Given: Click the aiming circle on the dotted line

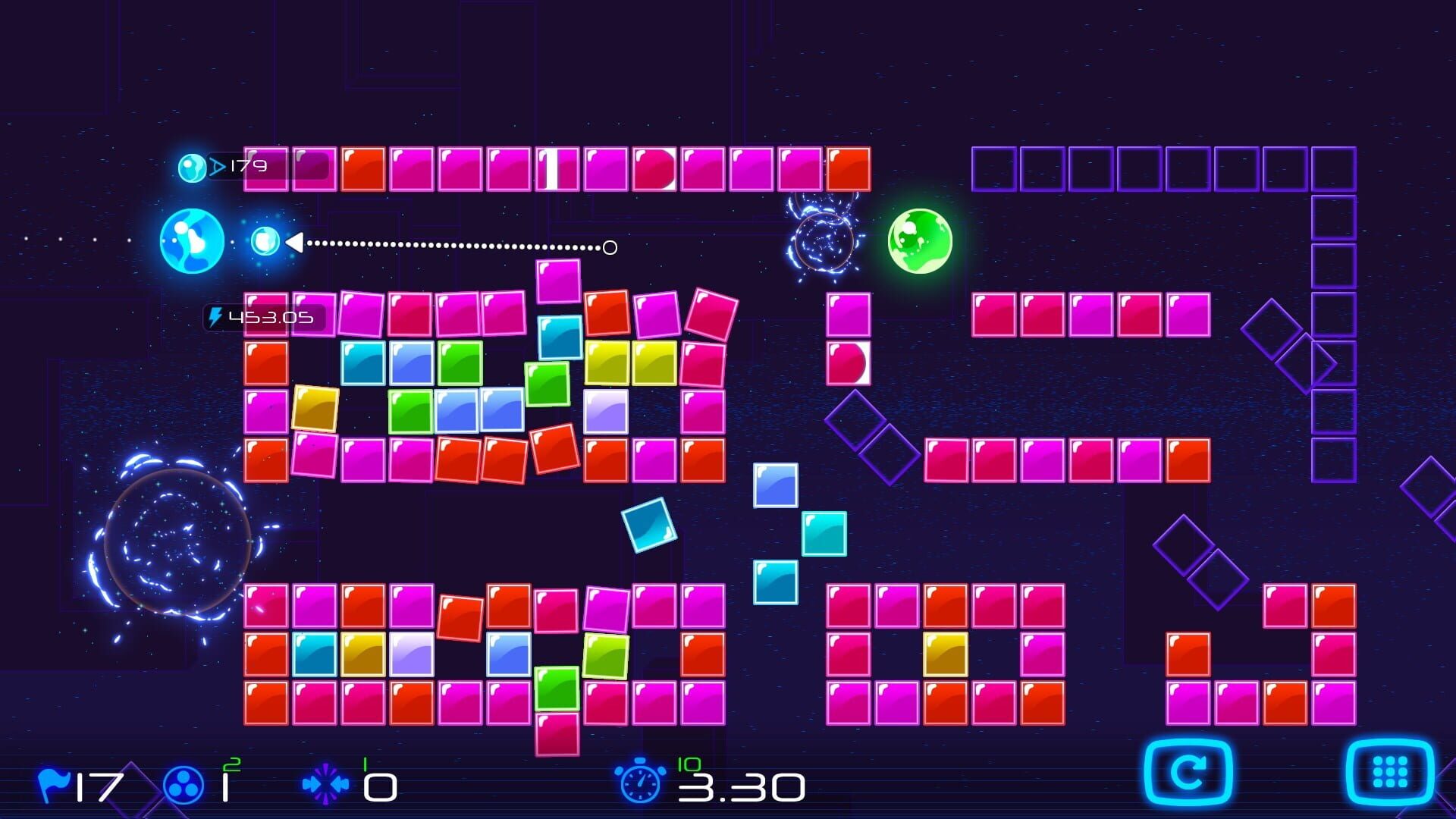Looking at the screenshot, I should pos(609,246).
